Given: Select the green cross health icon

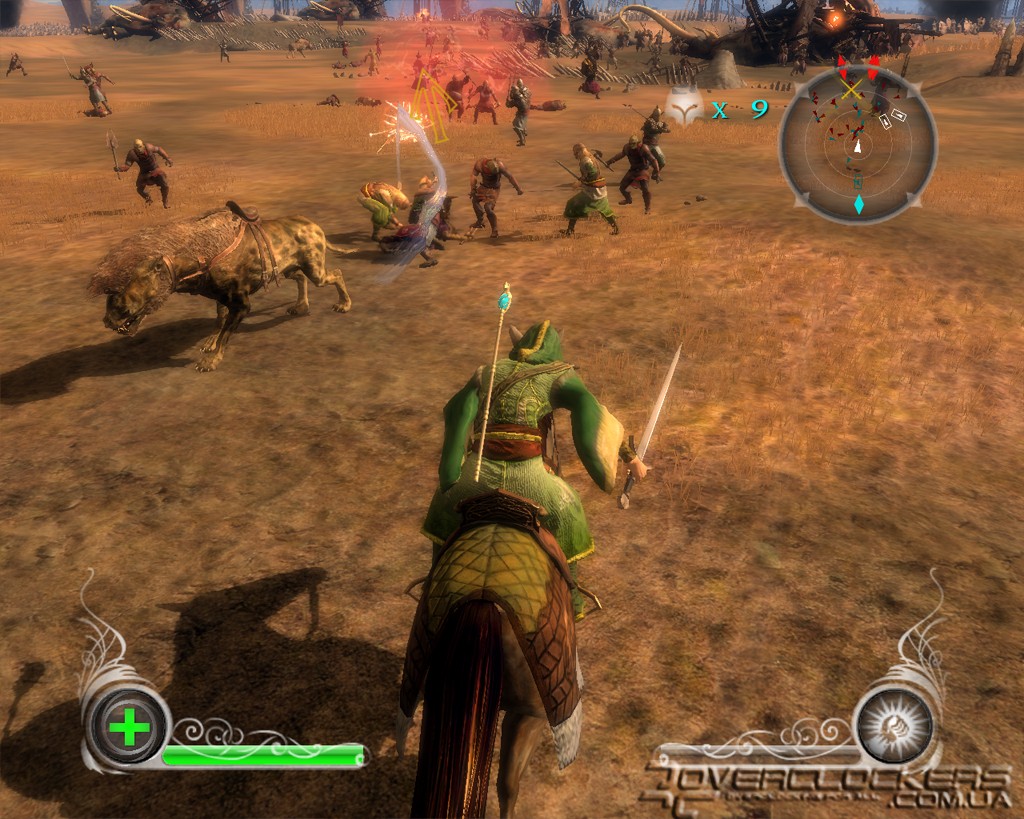Looking at the screenshot, I should click(x=128, y=727).
